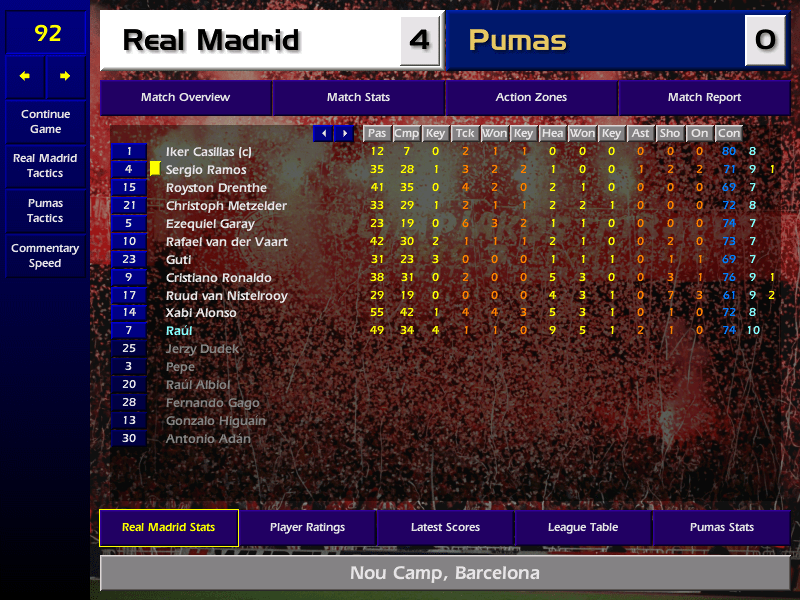Select Cristiano Ronaldo's player row
Image resolution: width=800 pixels, height=600 pixels.
[x=219, y=278]
